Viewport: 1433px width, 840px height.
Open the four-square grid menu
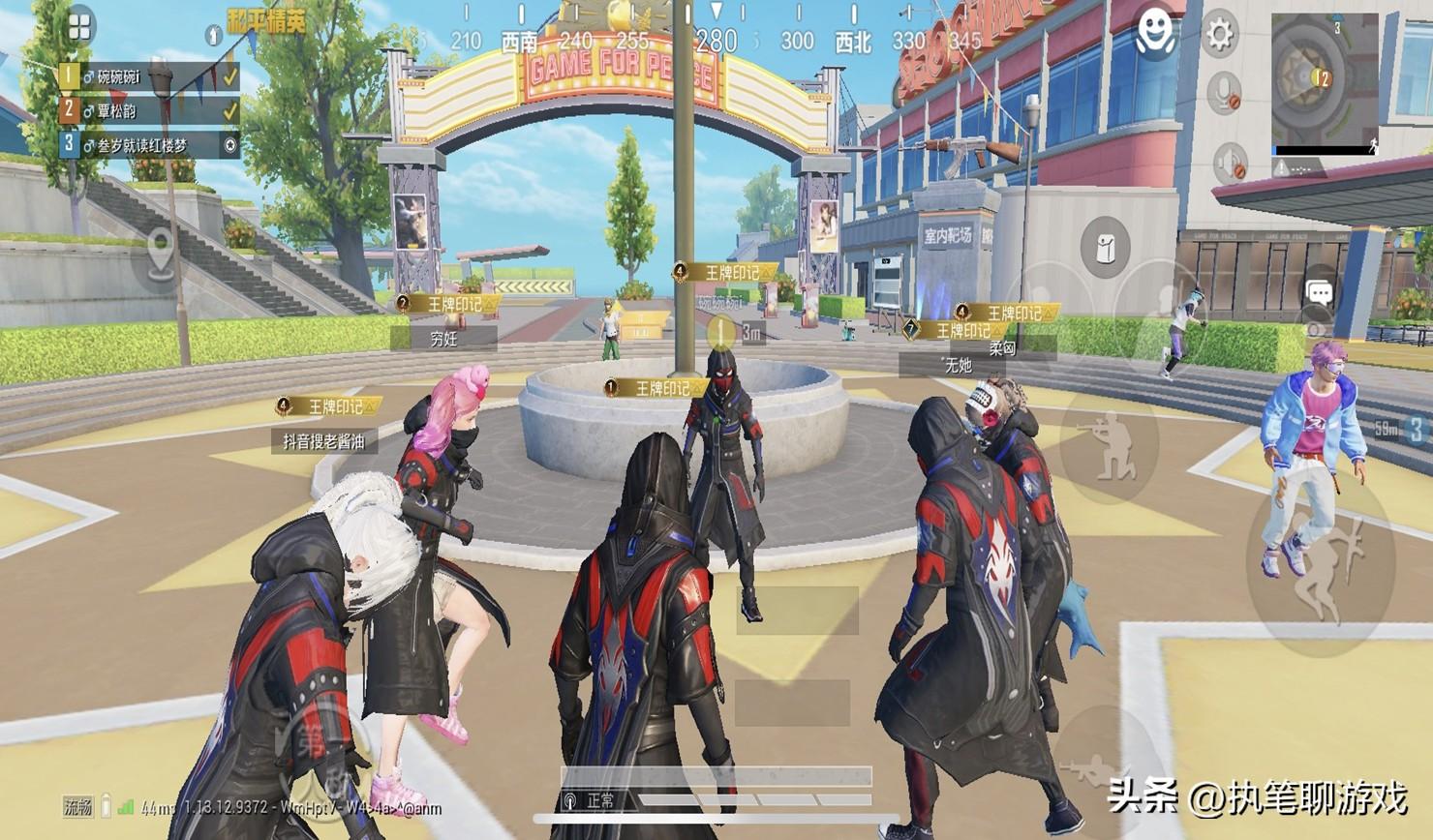click(79, 27)
